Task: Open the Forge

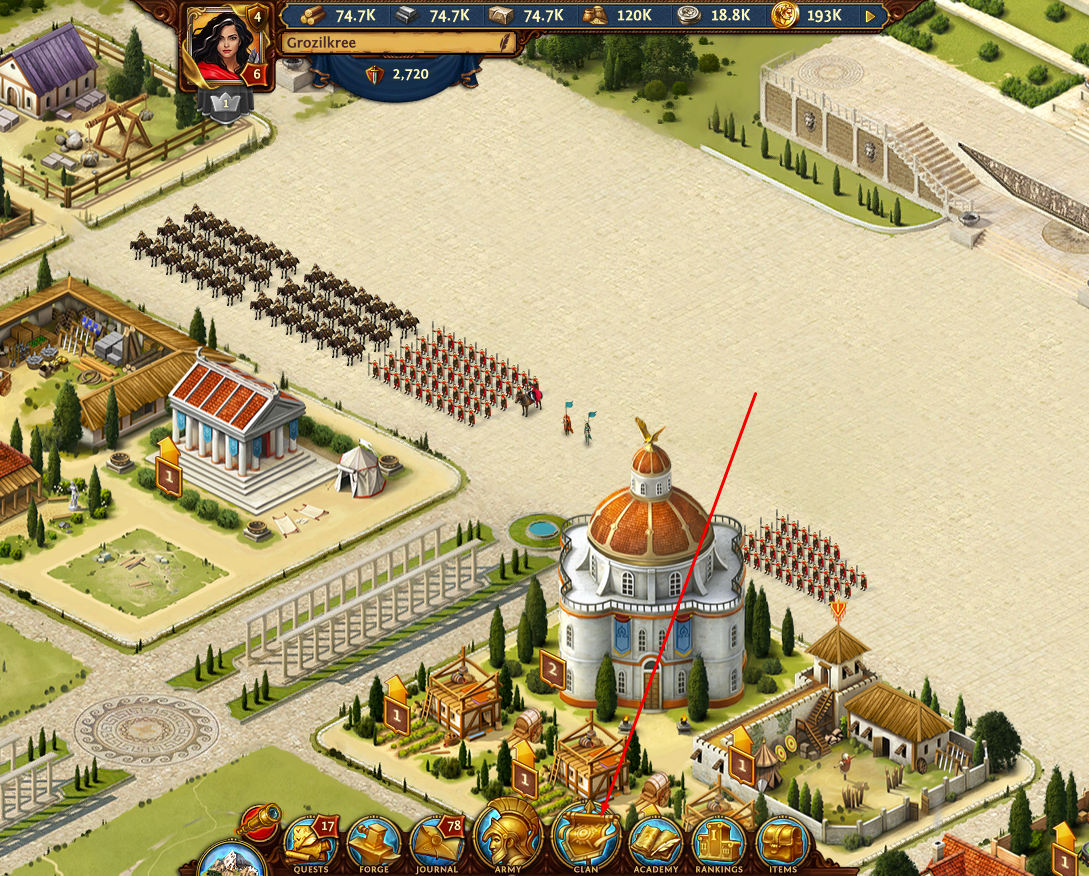Action: [x=374, y=842]
